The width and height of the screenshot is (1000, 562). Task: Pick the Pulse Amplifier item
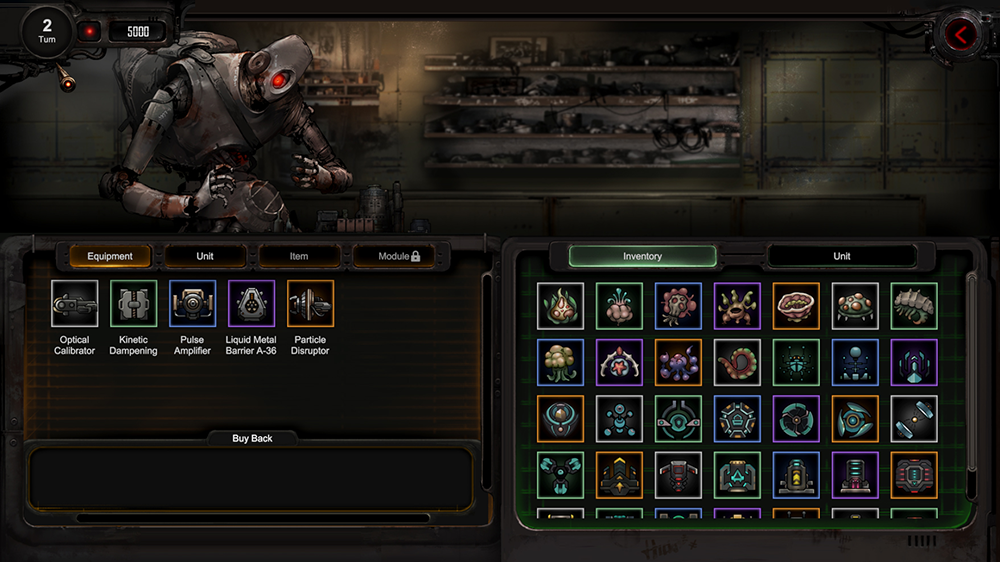[x=192, y=303]
